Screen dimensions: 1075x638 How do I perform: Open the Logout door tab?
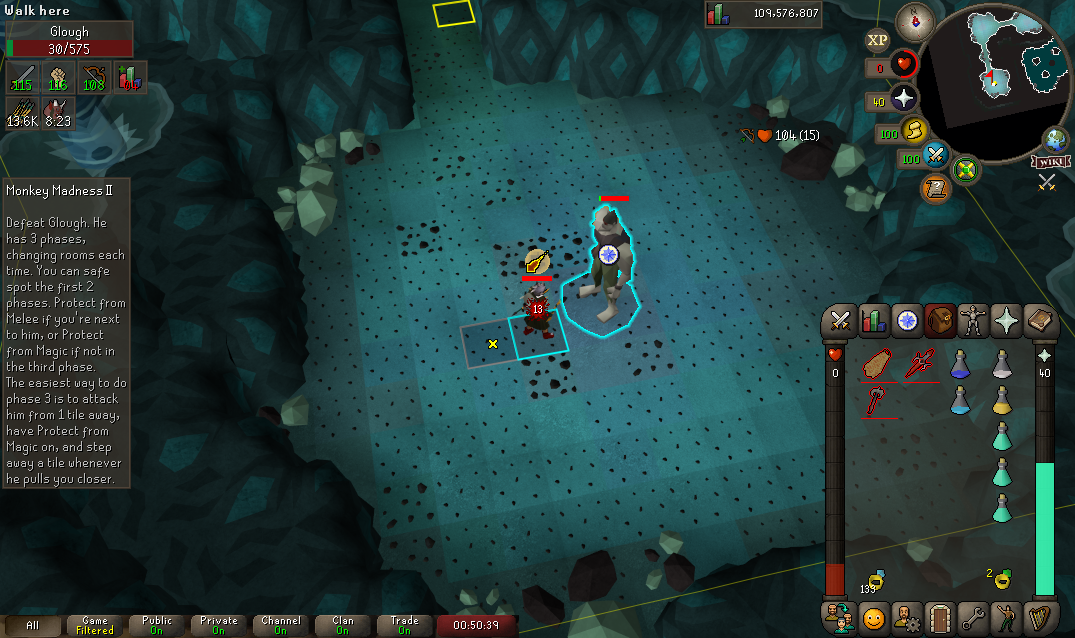tap(940, 616)
